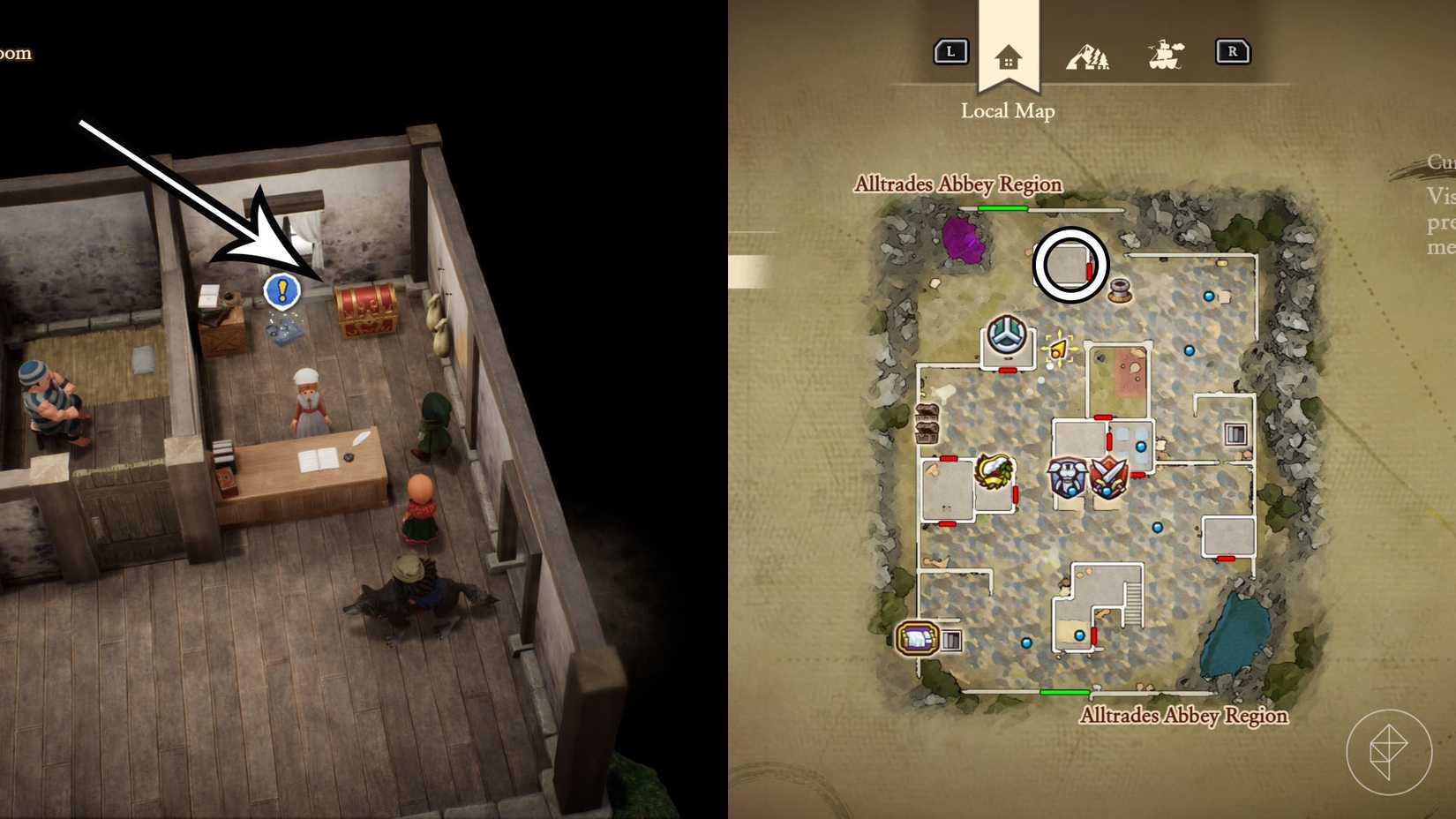Click the inn bed icon near the map bottom-left
The height and width of the screenshot is (819, 1456).
click(917, 637)
